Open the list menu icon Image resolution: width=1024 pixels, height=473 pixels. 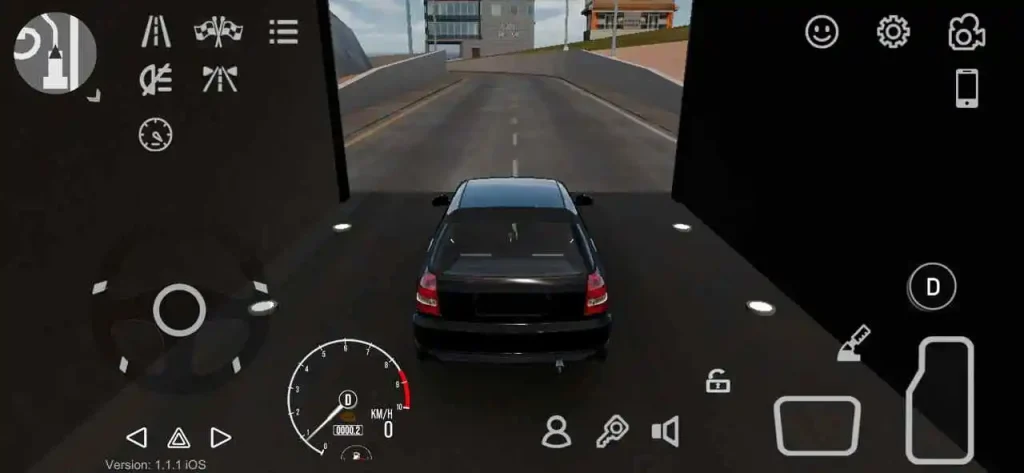pyautogui.click(x=284, y=32)
